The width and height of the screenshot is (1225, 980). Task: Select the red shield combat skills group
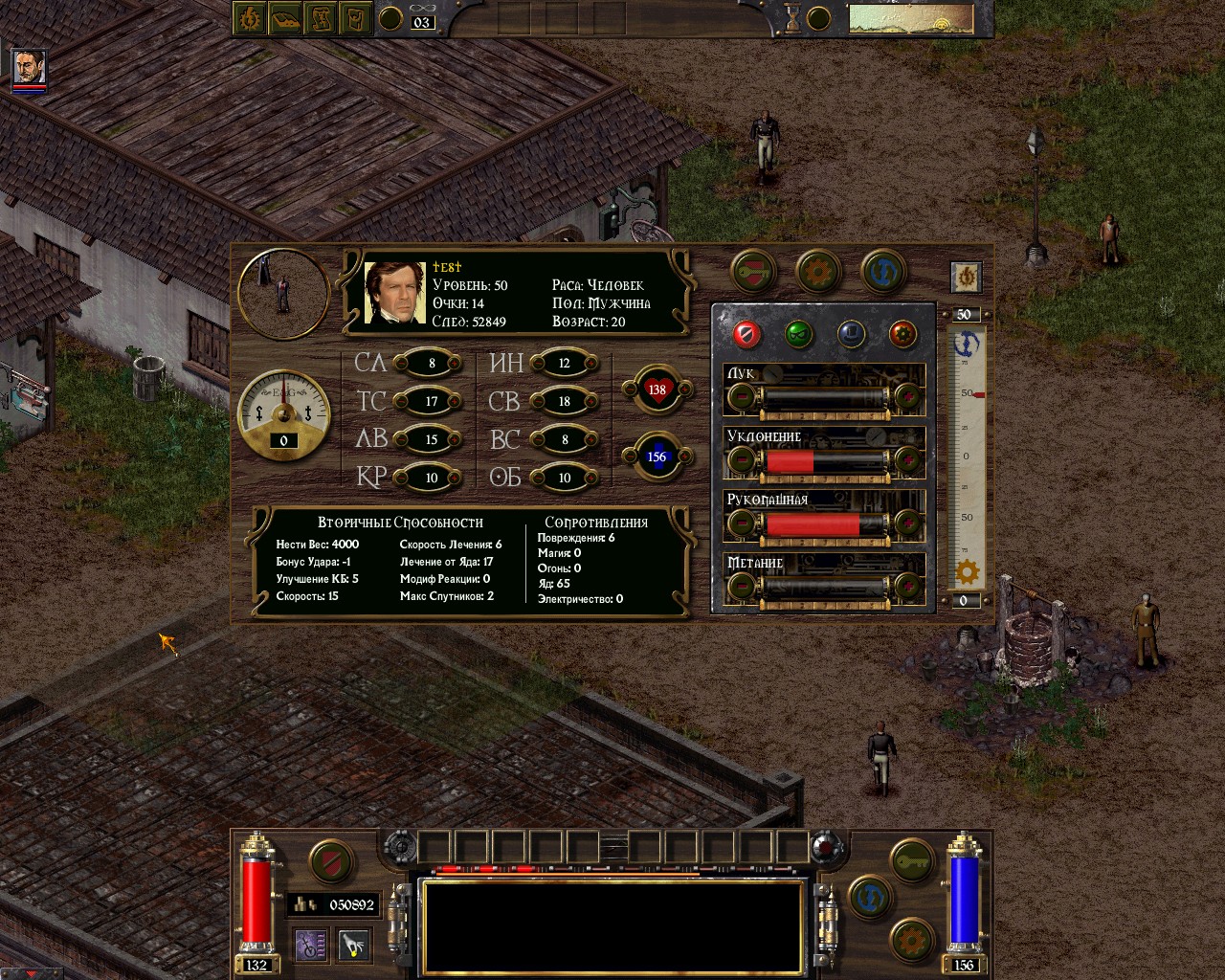coord(746,334)
